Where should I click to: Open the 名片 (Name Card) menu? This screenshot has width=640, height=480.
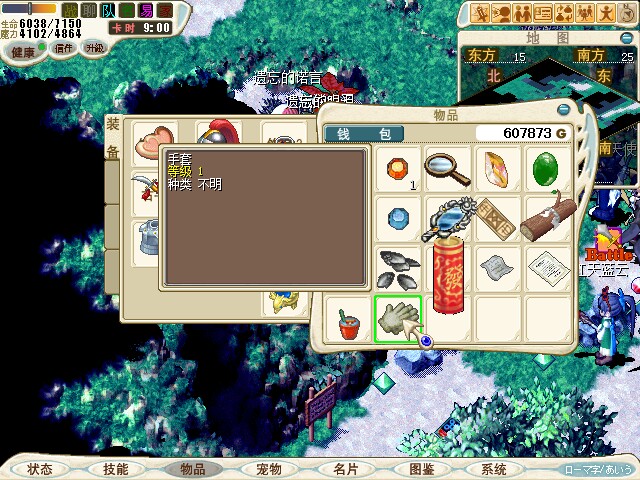345,469
